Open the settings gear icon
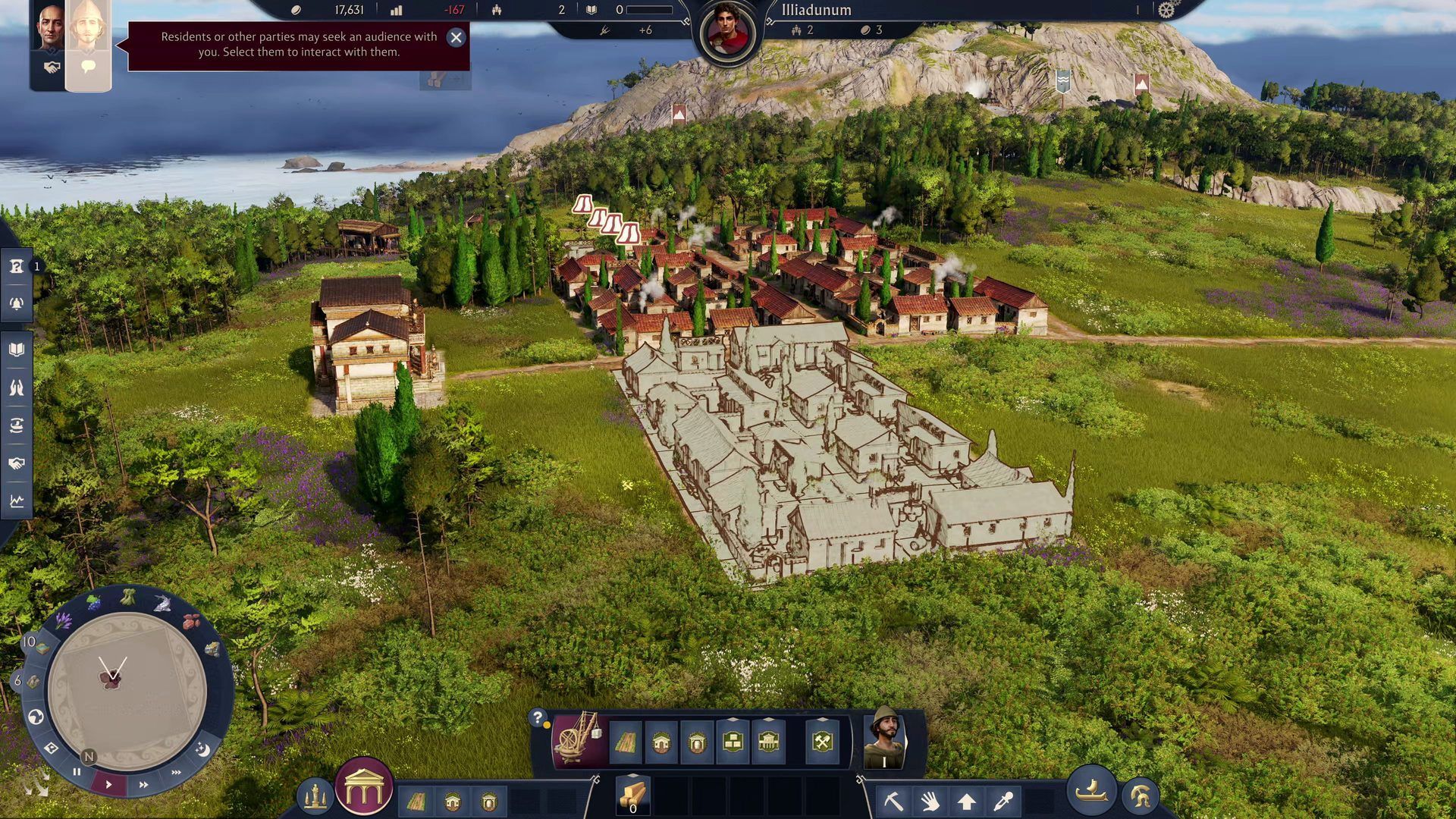This screenshot has height=819, width=1456. click(1166, 10)
